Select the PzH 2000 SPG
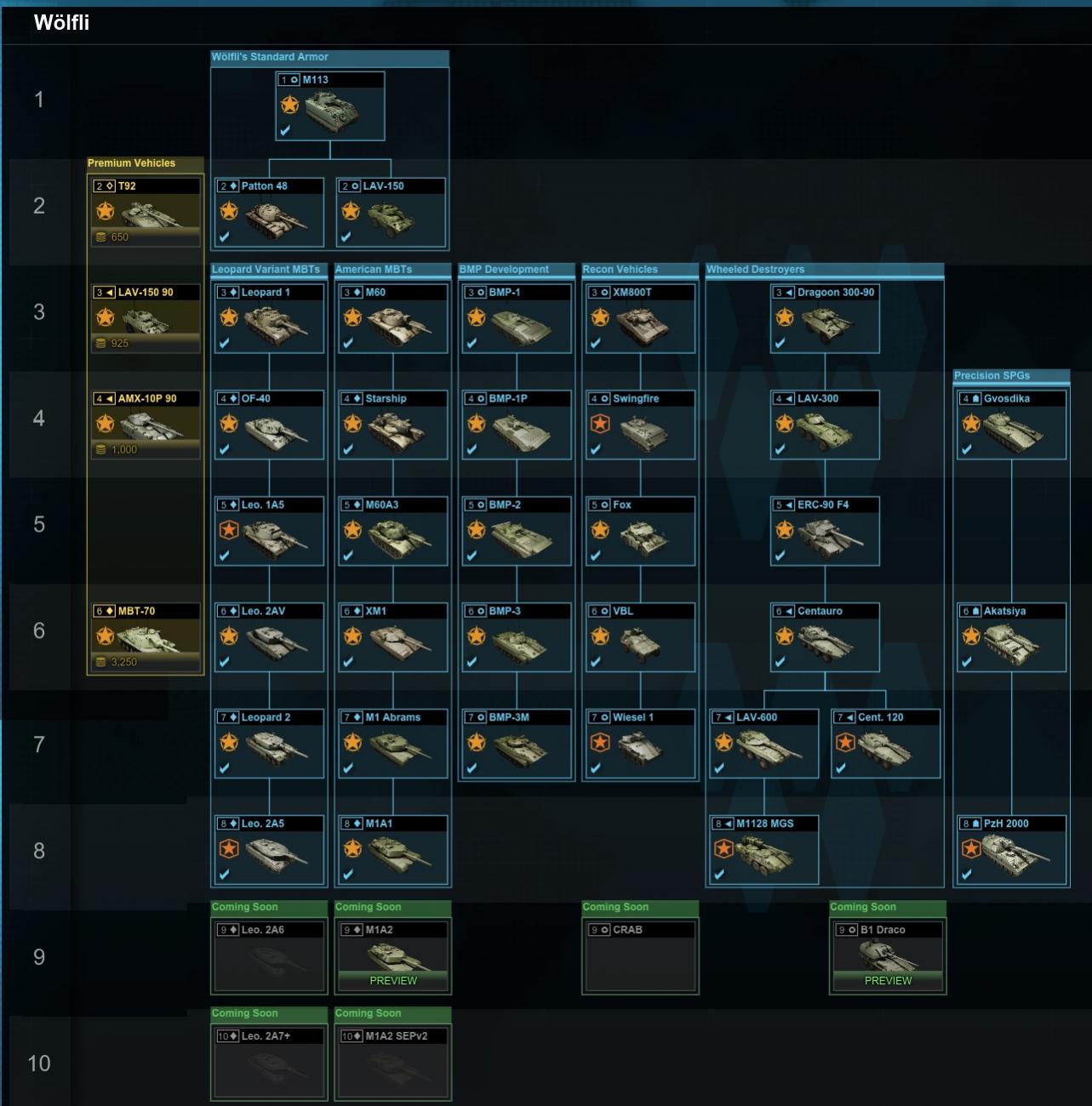Viewport: 1092px width, 1106px height. pyautogui.click(x=1010, y=851)
